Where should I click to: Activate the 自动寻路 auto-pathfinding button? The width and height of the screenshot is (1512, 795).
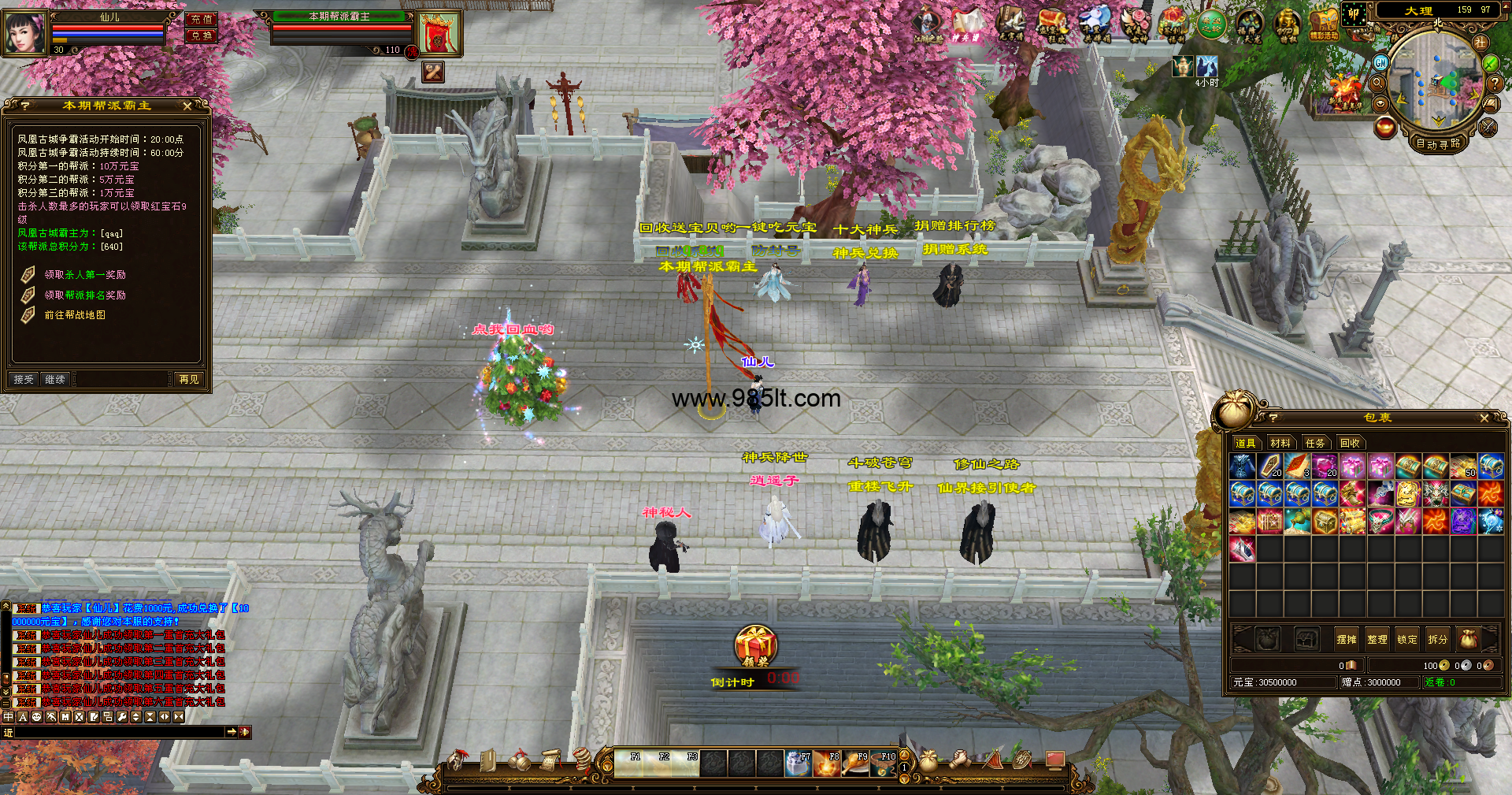1438,143
